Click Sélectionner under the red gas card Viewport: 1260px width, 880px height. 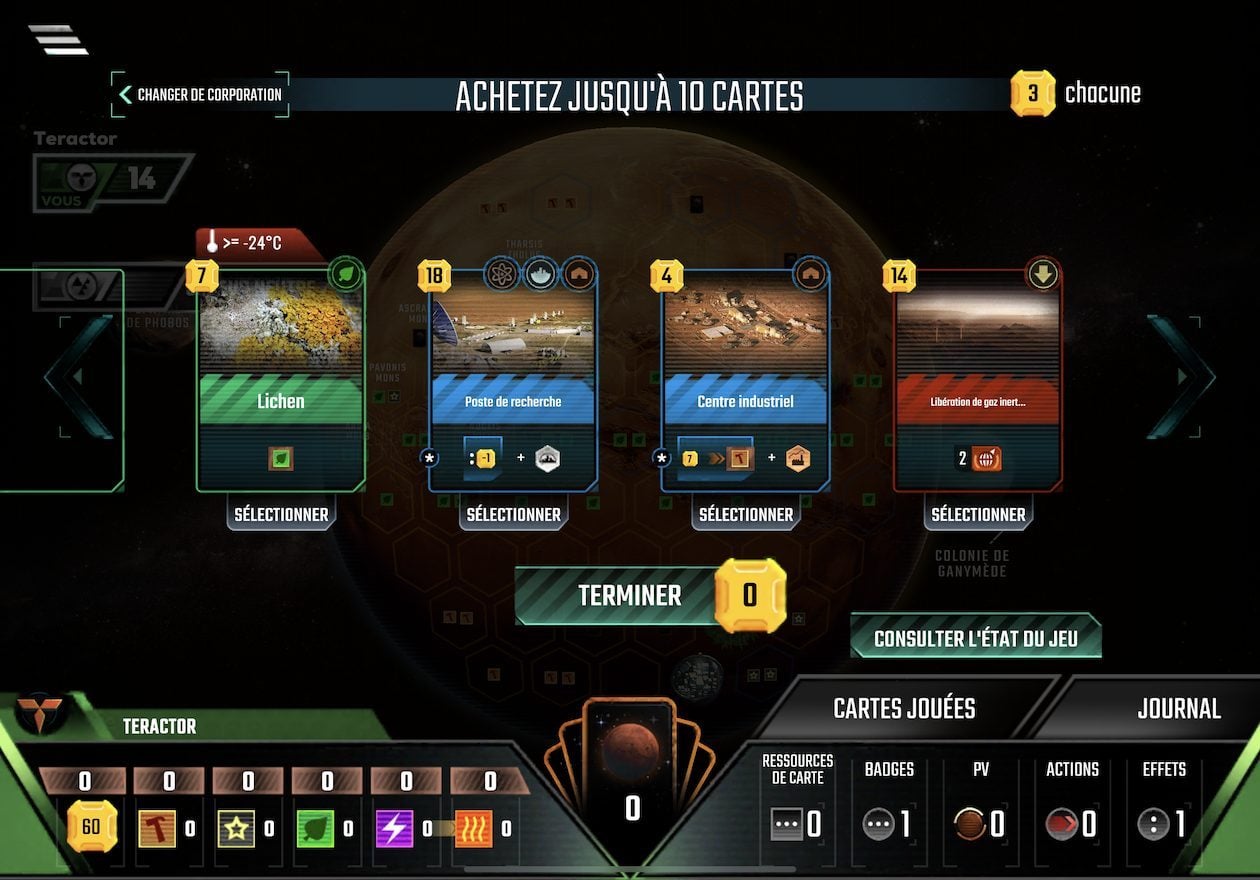pyautogui.click(x=978, y=515)
